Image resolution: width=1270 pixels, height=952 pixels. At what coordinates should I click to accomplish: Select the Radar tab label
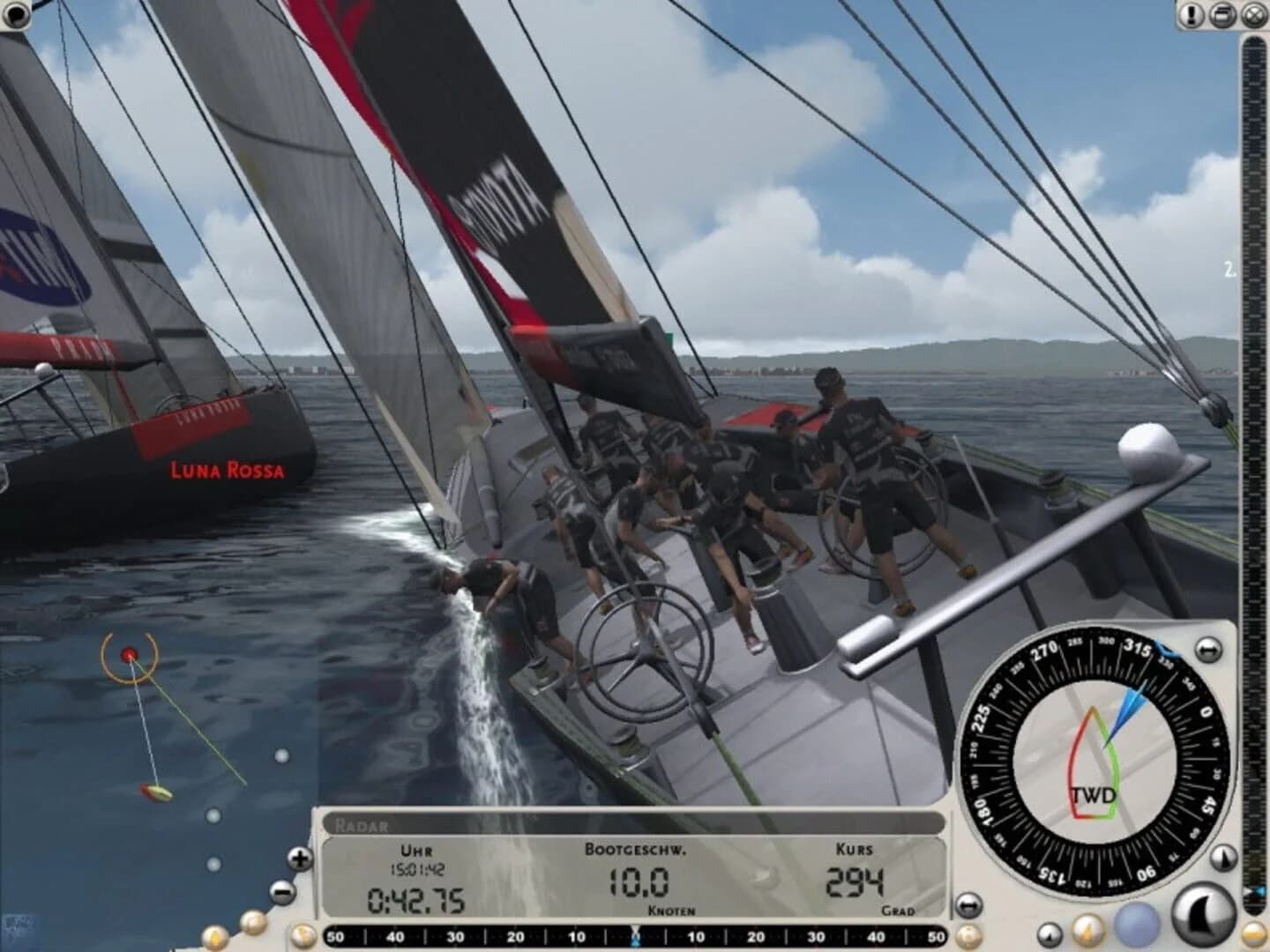pos(362,825)
